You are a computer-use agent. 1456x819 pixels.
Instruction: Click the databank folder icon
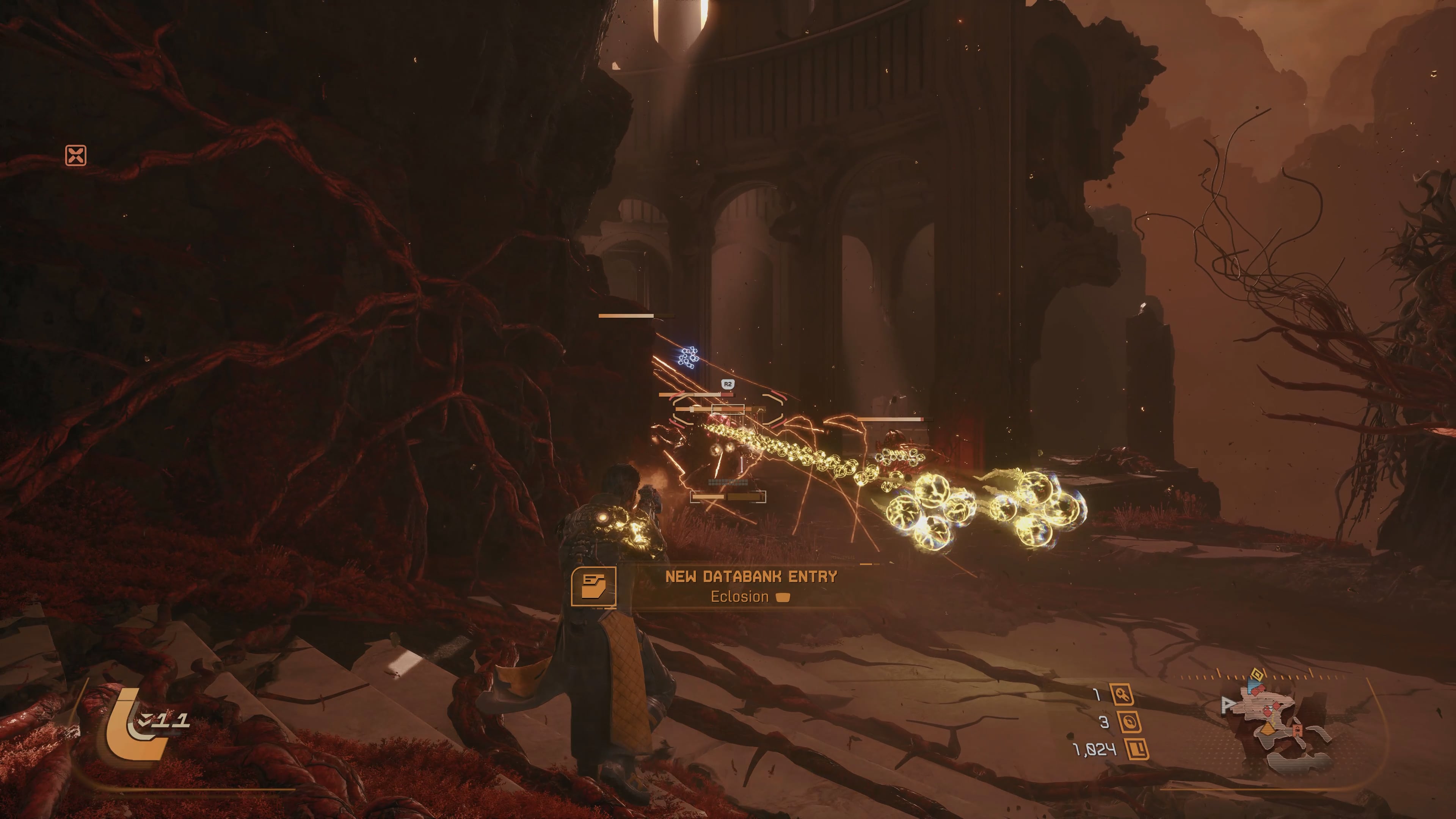point(593,586)
